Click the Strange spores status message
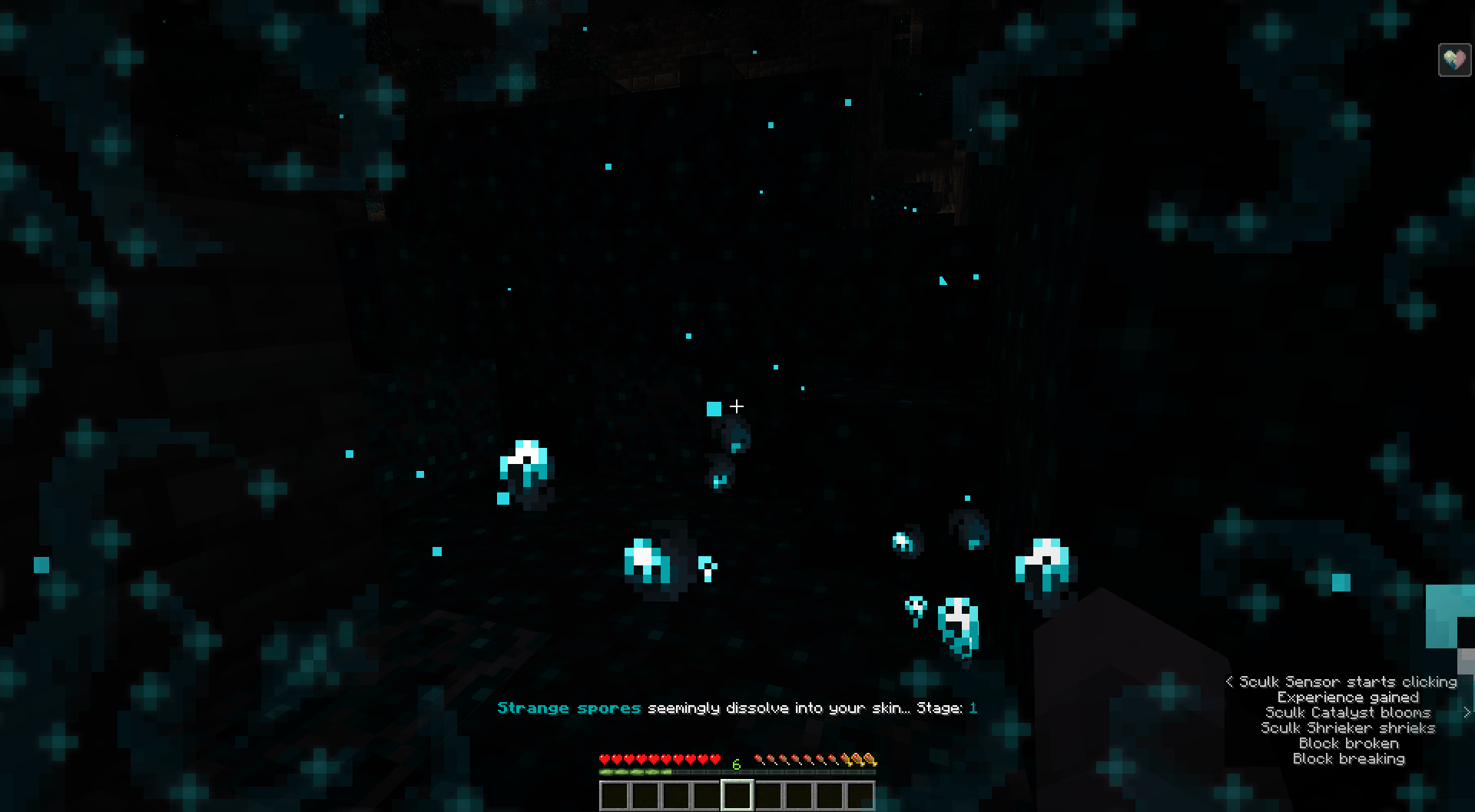The width and height of the screenshot is (1475, 812). (568, 708)
